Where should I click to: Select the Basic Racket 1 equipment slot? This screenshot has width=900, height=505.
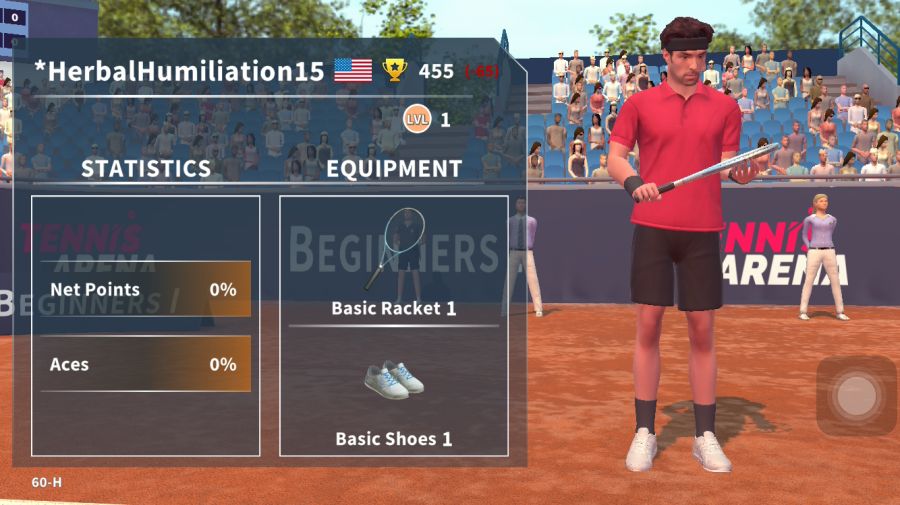click(394, 260)
